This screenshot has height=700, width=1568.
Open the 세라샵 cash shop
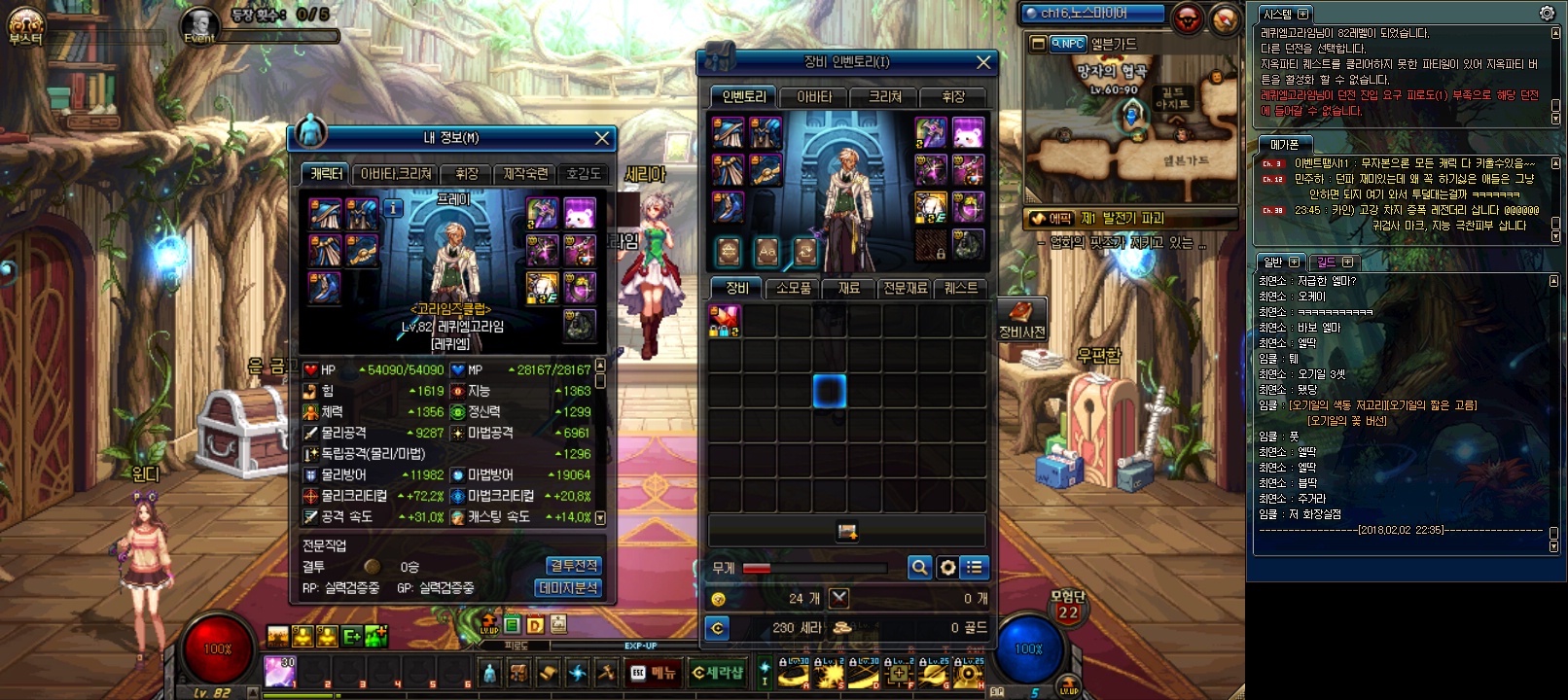tap(718, 672)
